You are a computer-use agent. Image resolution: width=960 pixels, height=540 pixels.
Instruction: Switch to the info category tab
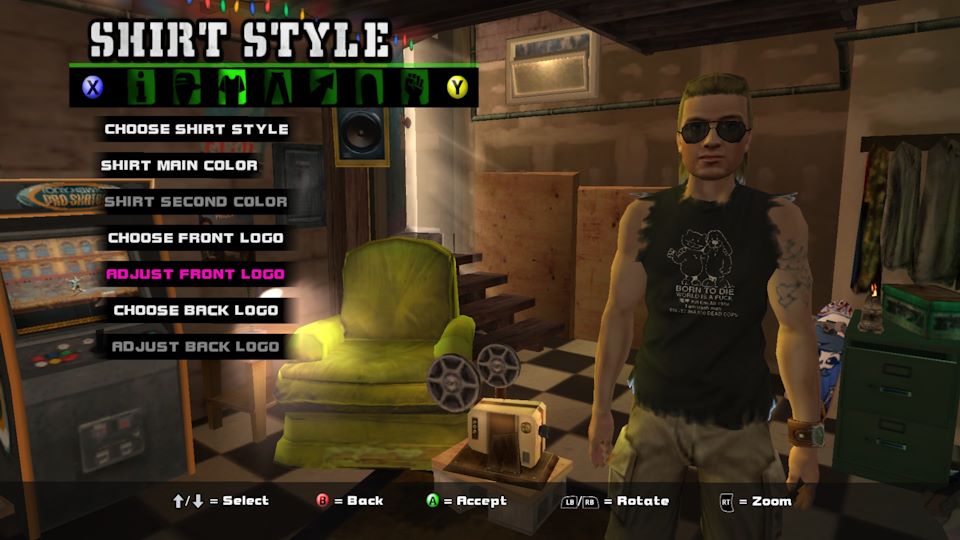point(141,87)
